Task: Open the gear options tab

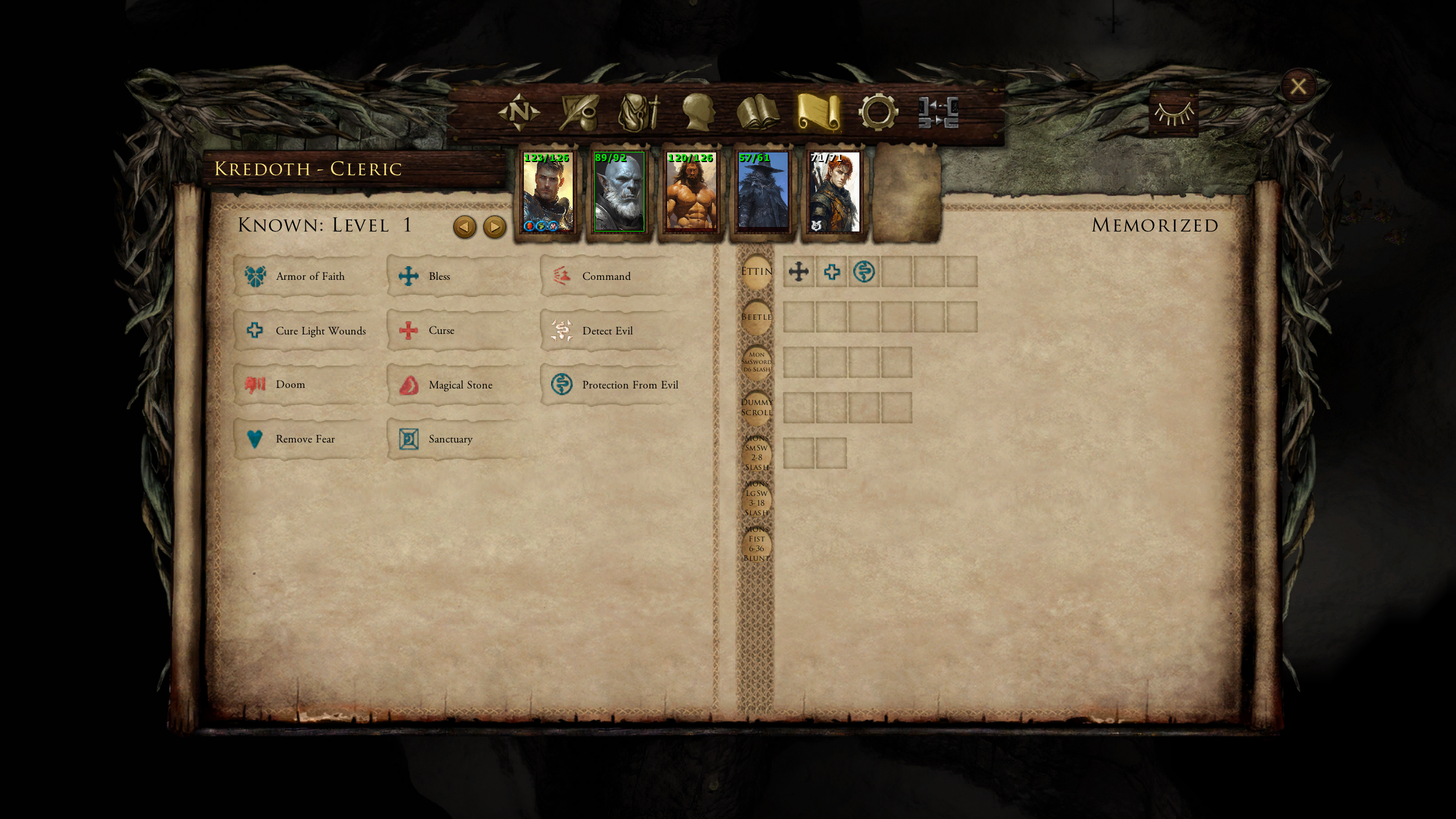Action: coord(878,112)
